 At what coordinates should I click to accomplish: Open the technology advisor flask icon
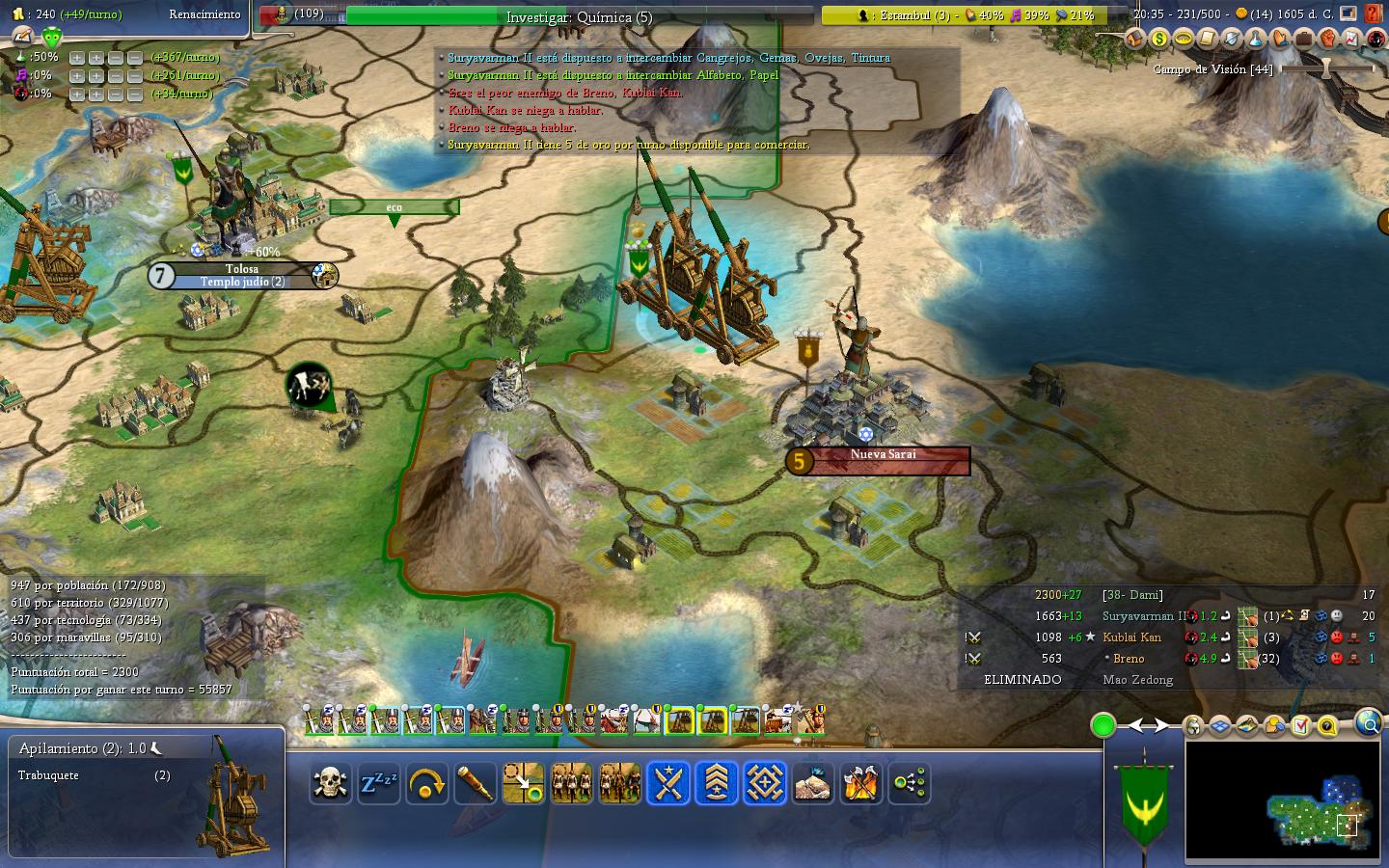pos(1255,40)
